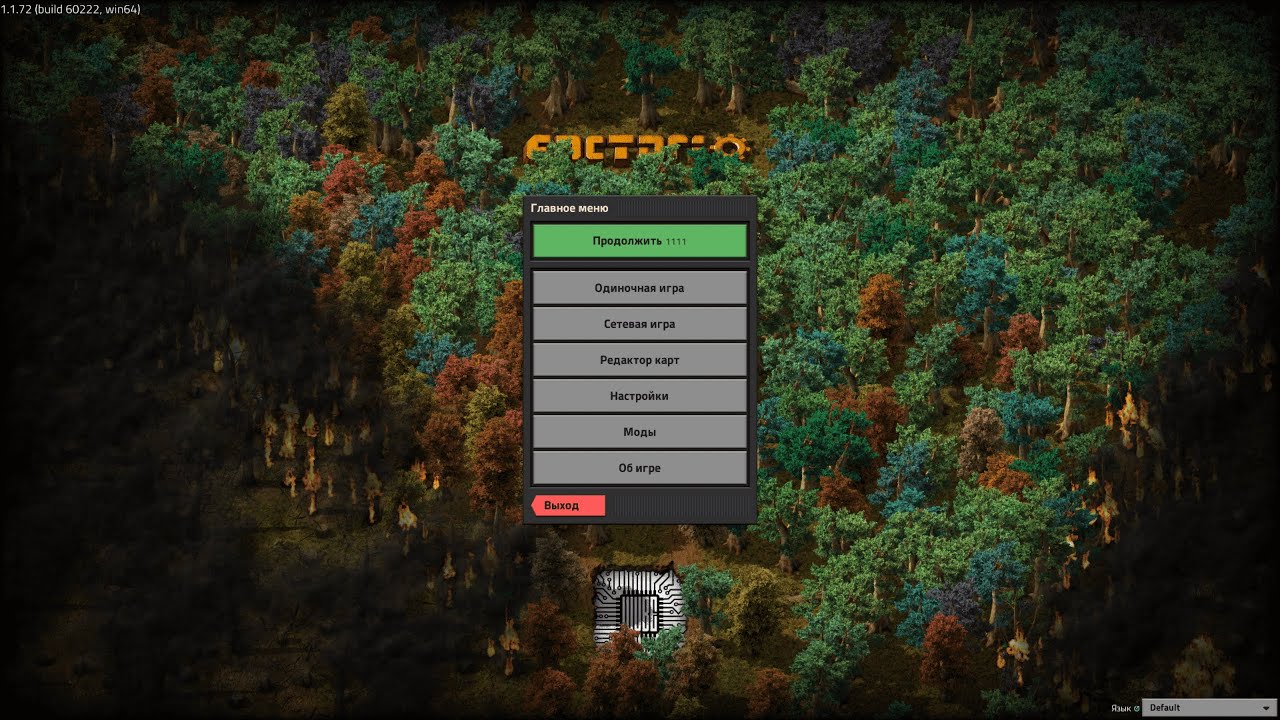Open the Язык language dropdown
The width and height of the screenshot is (1280, 720).
click(x=1209, y=708)
